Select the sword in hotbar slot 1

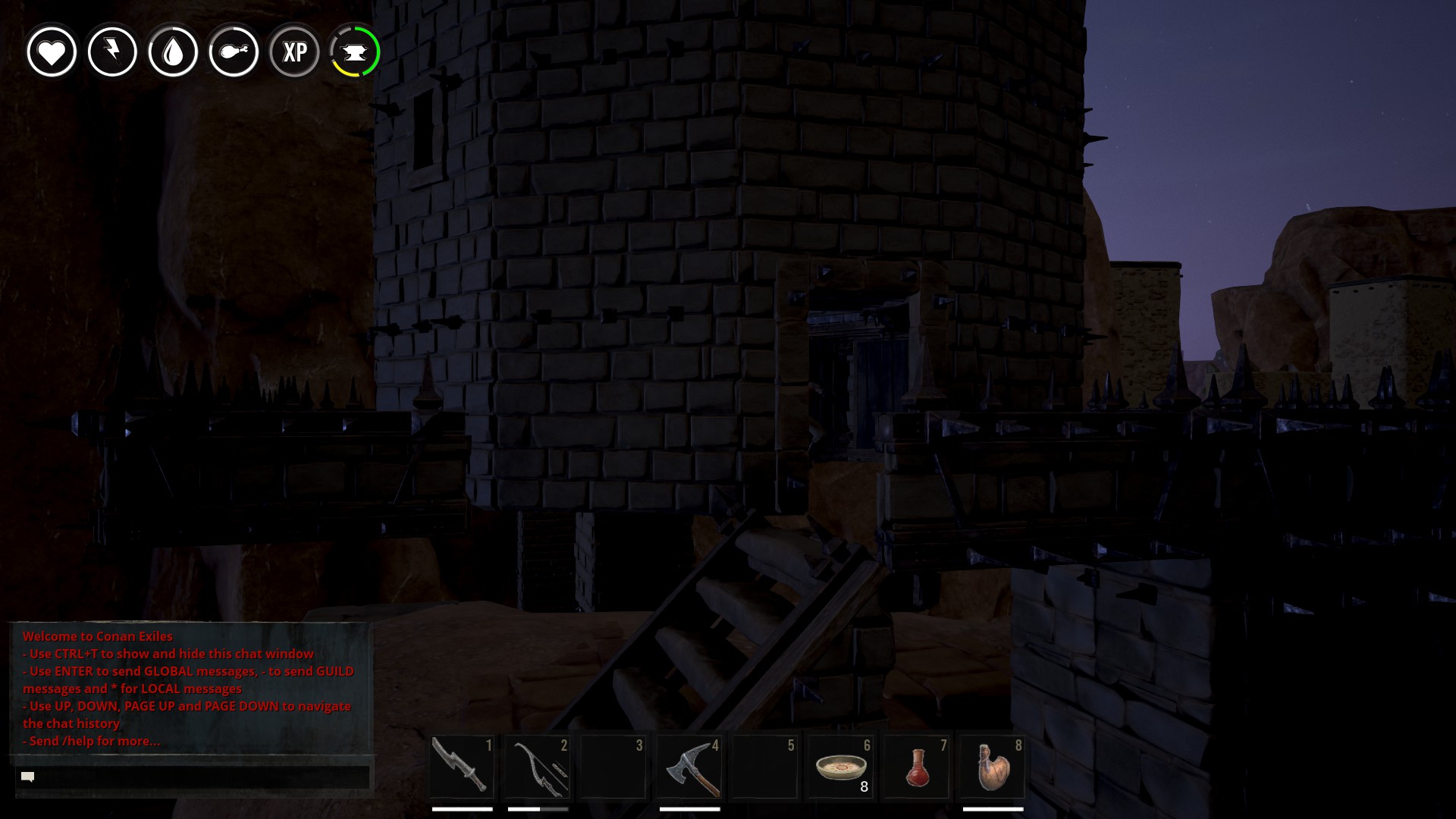coord(462,767)
